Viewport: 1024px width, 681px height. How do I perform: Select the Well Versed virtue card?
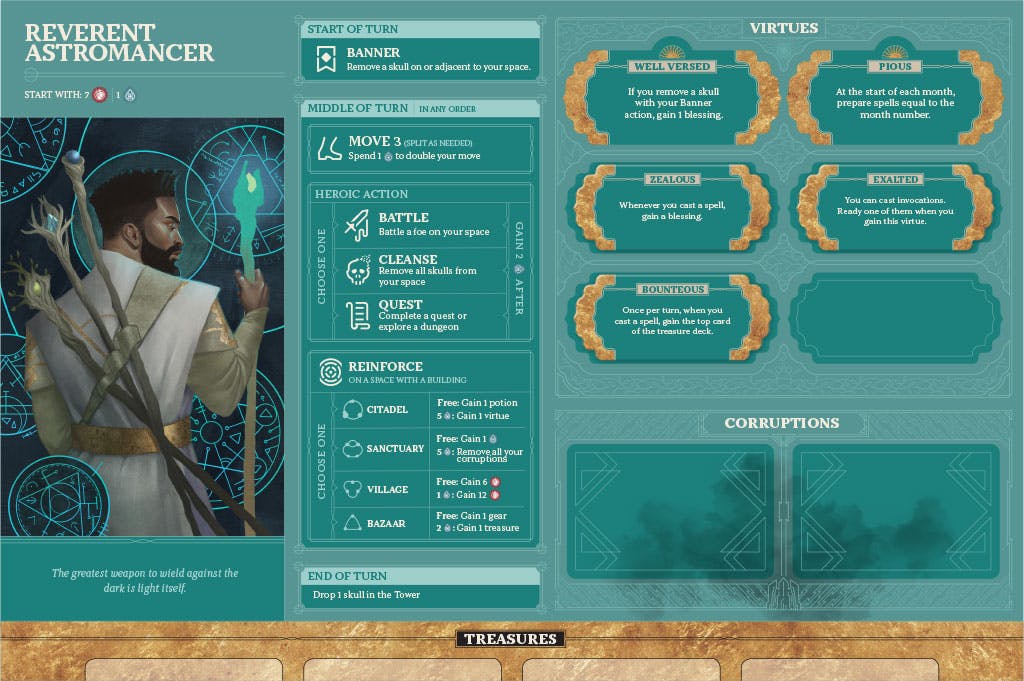click(671, 99)
